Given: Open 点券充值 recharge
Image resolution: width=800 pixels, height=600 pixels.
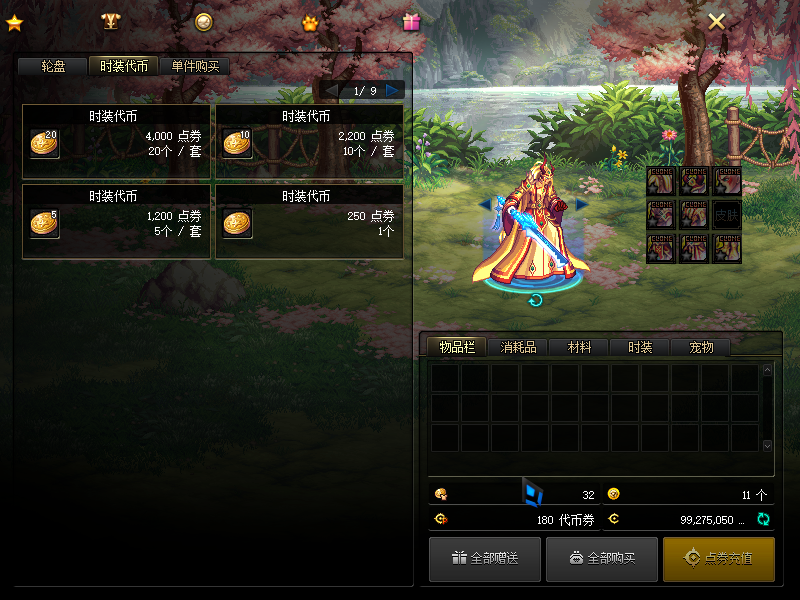Looking at the screenshot, I should point(719,559).
